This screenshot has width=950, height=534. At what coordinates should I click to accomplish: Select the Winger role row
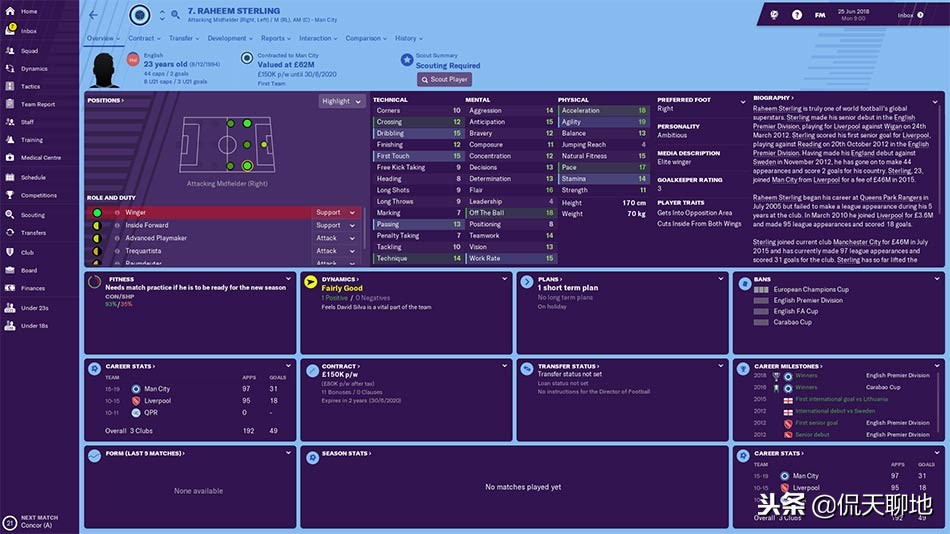click(200, 213)
